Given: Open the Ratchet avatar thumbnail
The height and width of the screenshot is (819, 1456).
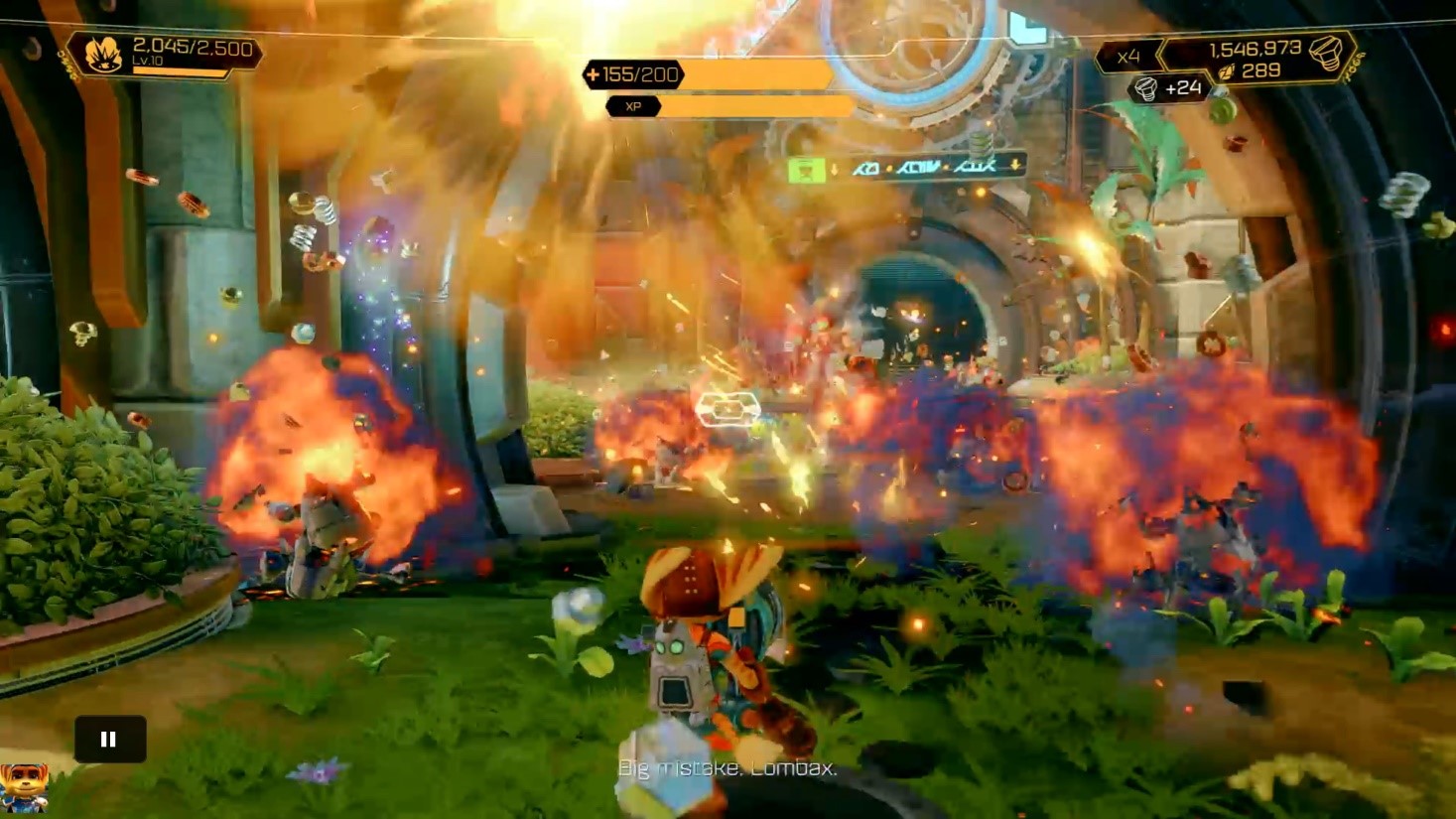Looking at the screenshot, I should coord(23,788).
